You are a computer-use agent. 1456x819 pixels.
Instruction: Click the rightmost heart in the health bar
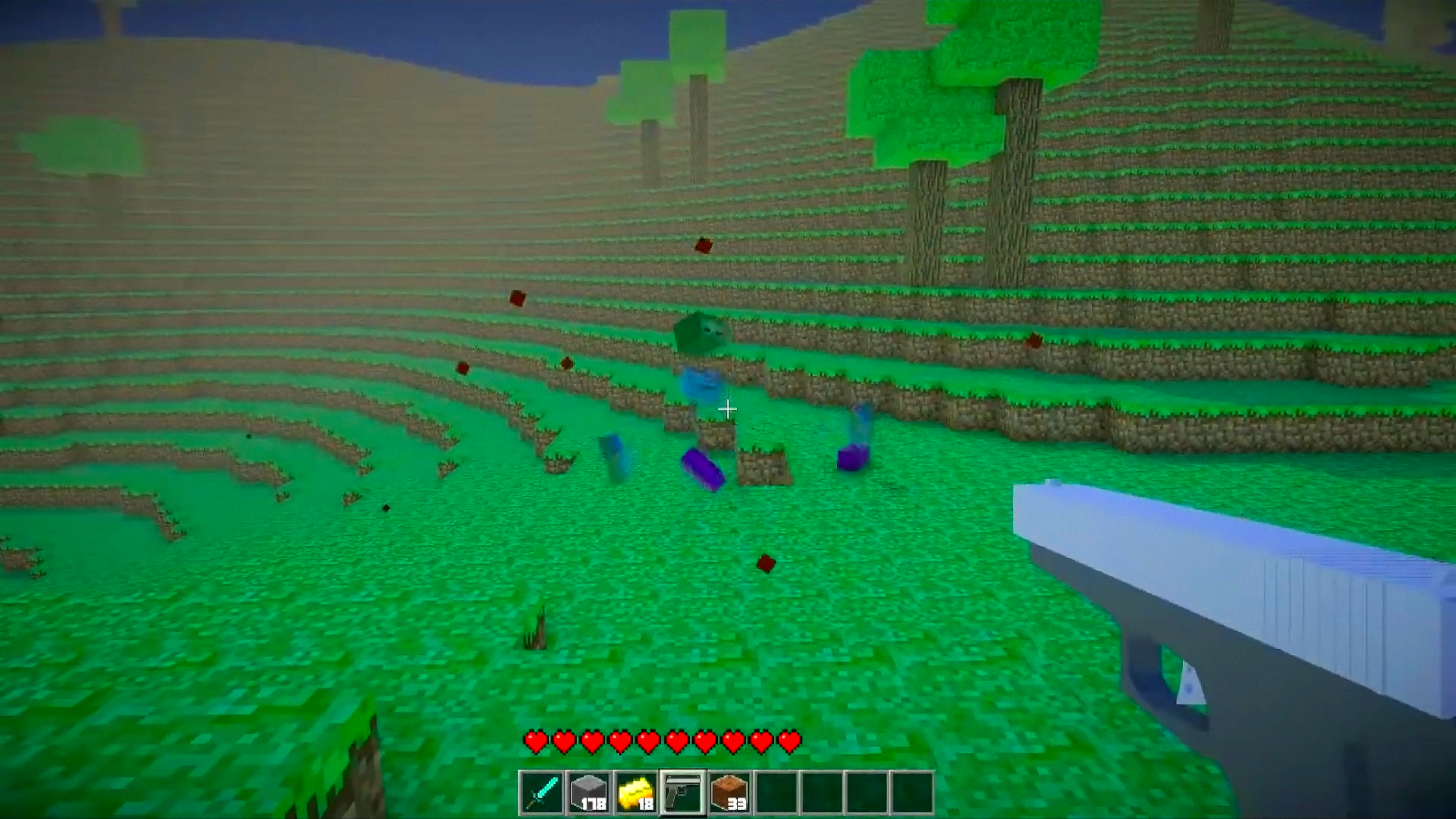point(791,742)
